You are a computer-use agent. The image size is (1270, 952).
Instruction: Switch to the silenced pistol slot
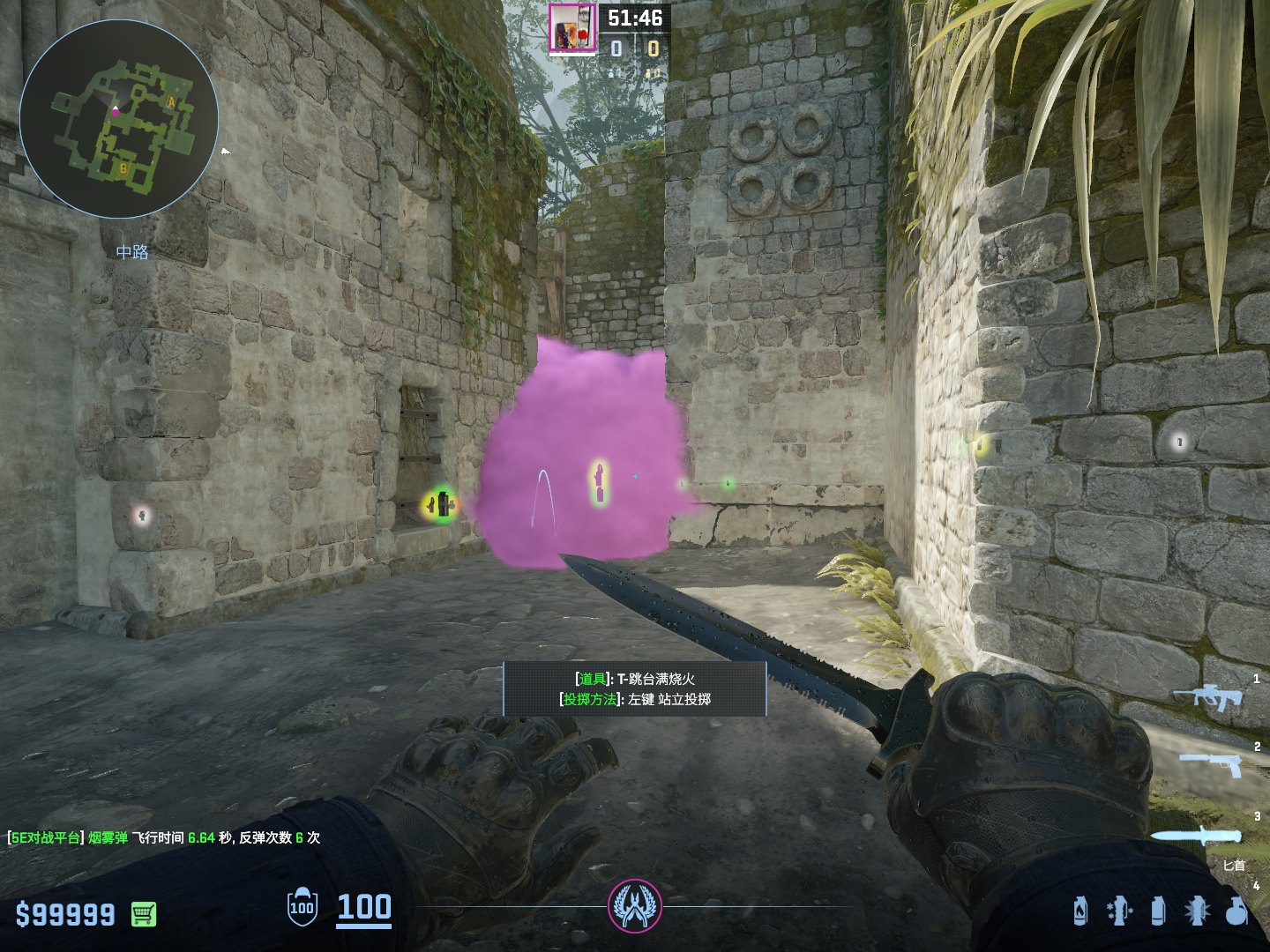pyautogui.click(x=1211, y=763)
